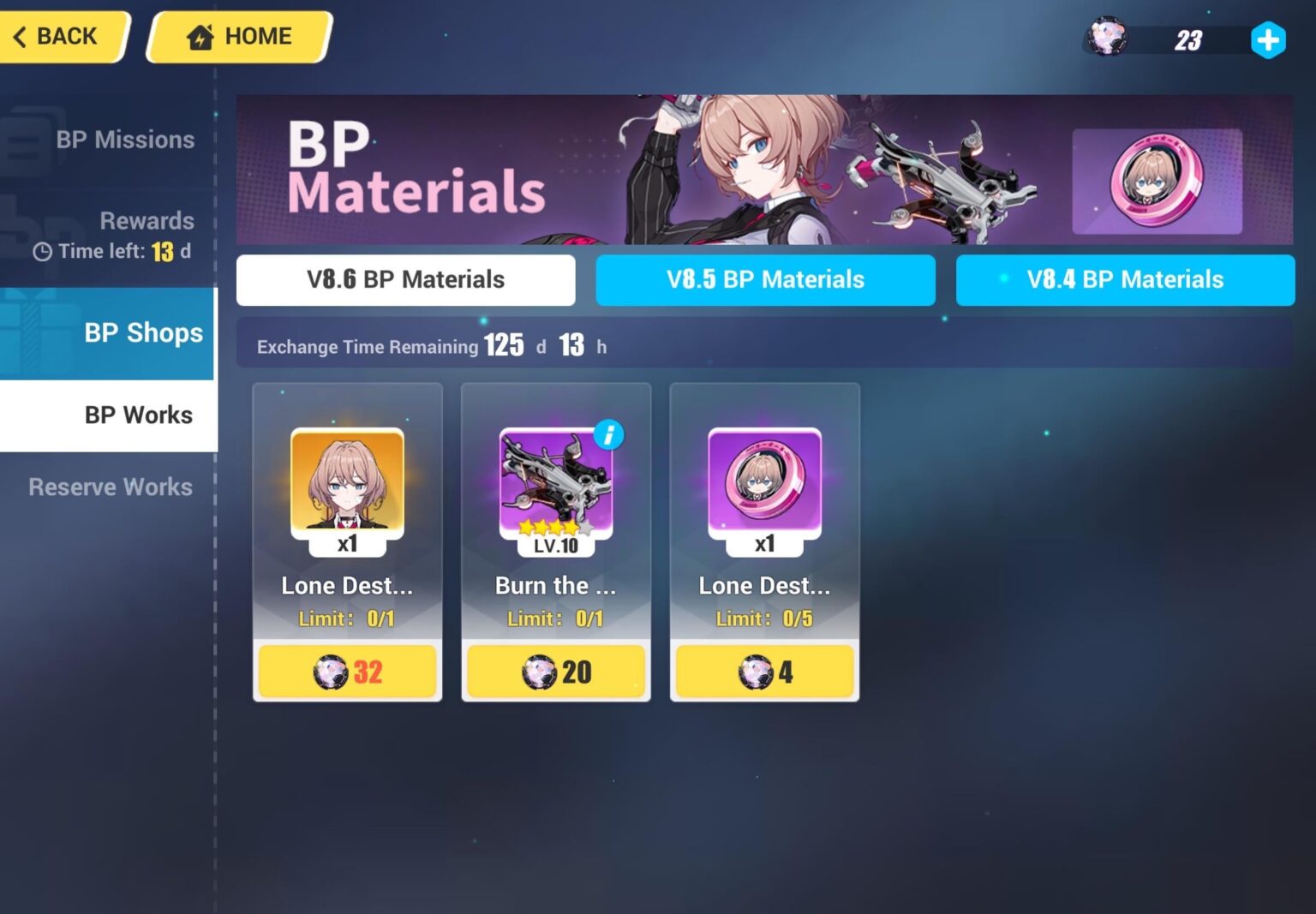Click the Home house icon
This screenshot has width=1316, height=914.
coord(199,36)
